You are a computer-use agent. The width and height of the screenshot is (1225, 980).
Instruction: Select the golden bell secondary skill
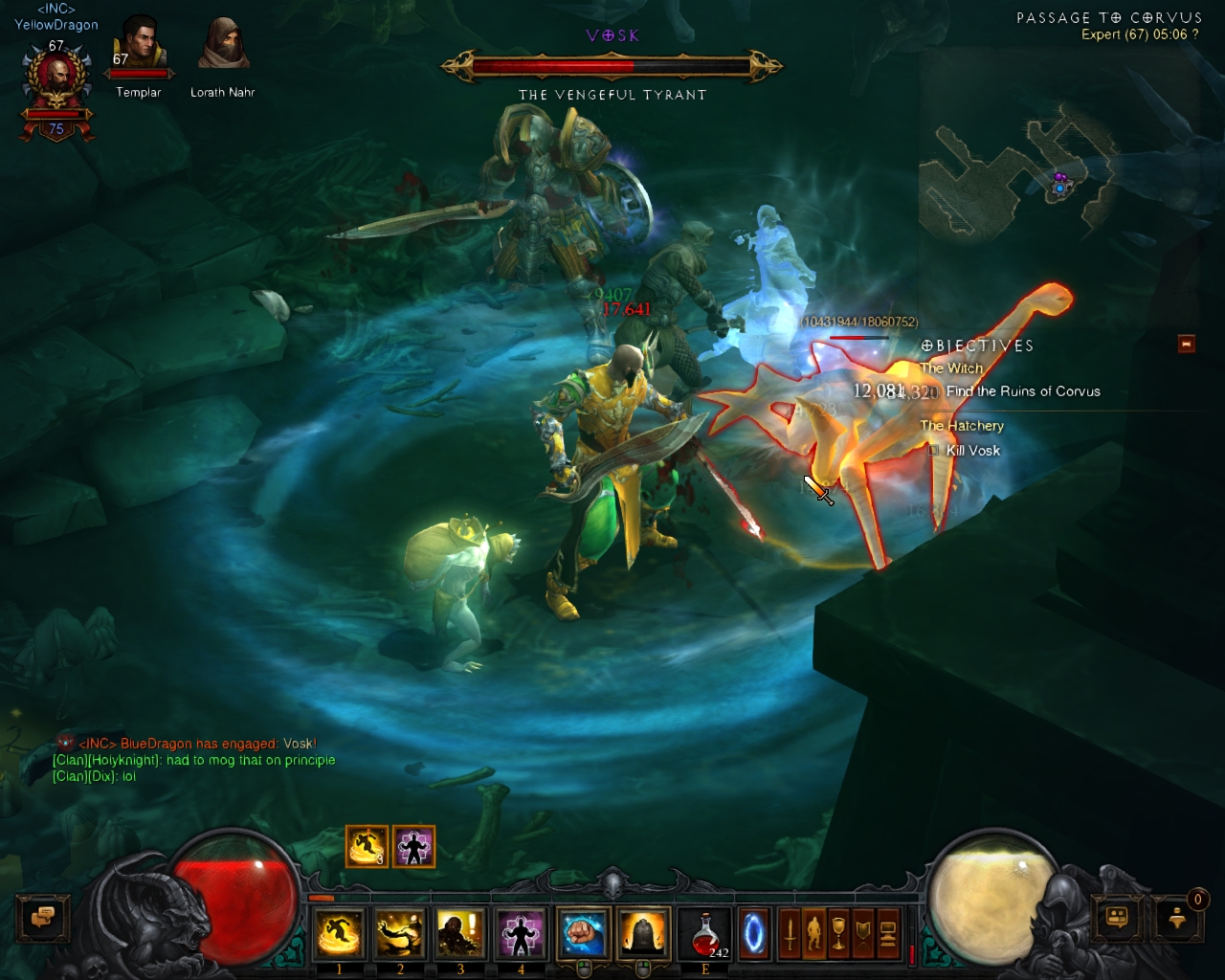coord(643,933)
